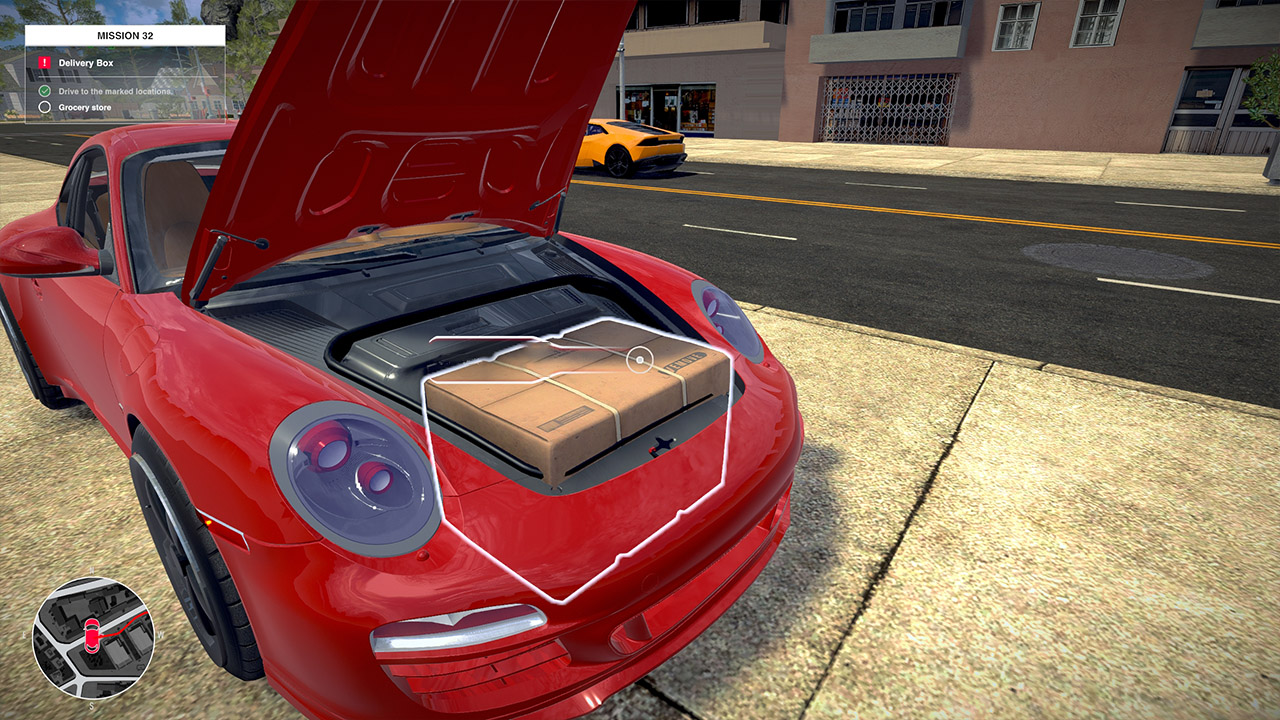Open the Grocery store objective entry
Image resolution: width=1280 pixels, height=720 pixels.
click(x=84, y=108)
